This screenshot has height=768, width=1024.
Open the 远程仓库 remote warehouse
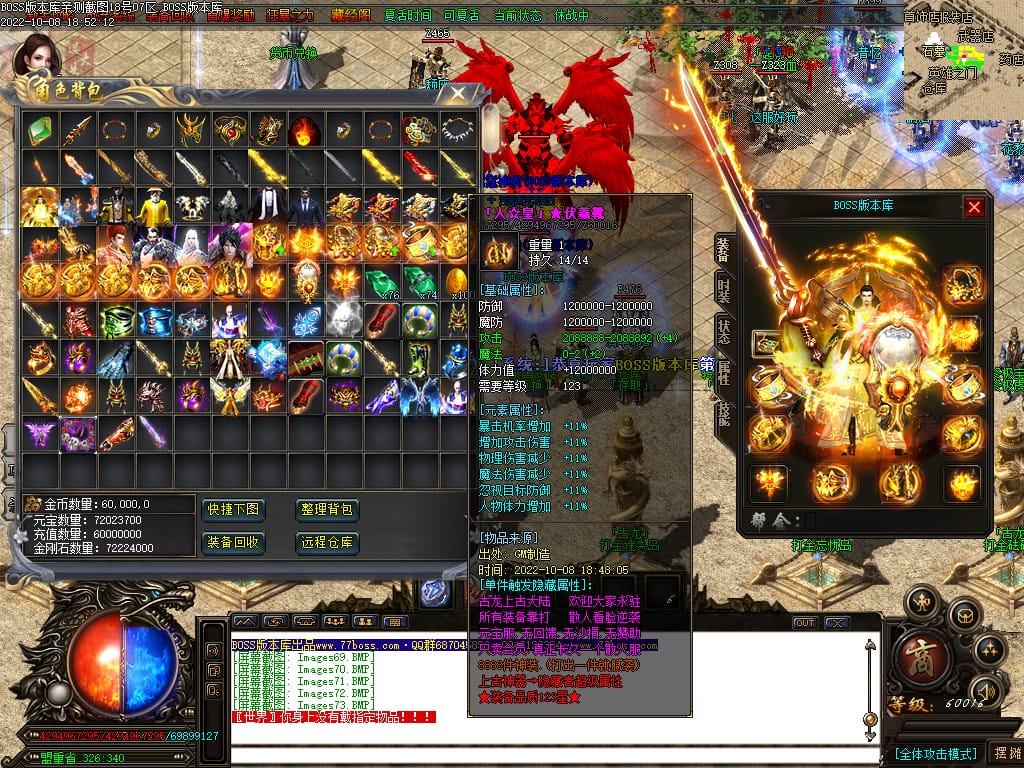pos(327,543)
